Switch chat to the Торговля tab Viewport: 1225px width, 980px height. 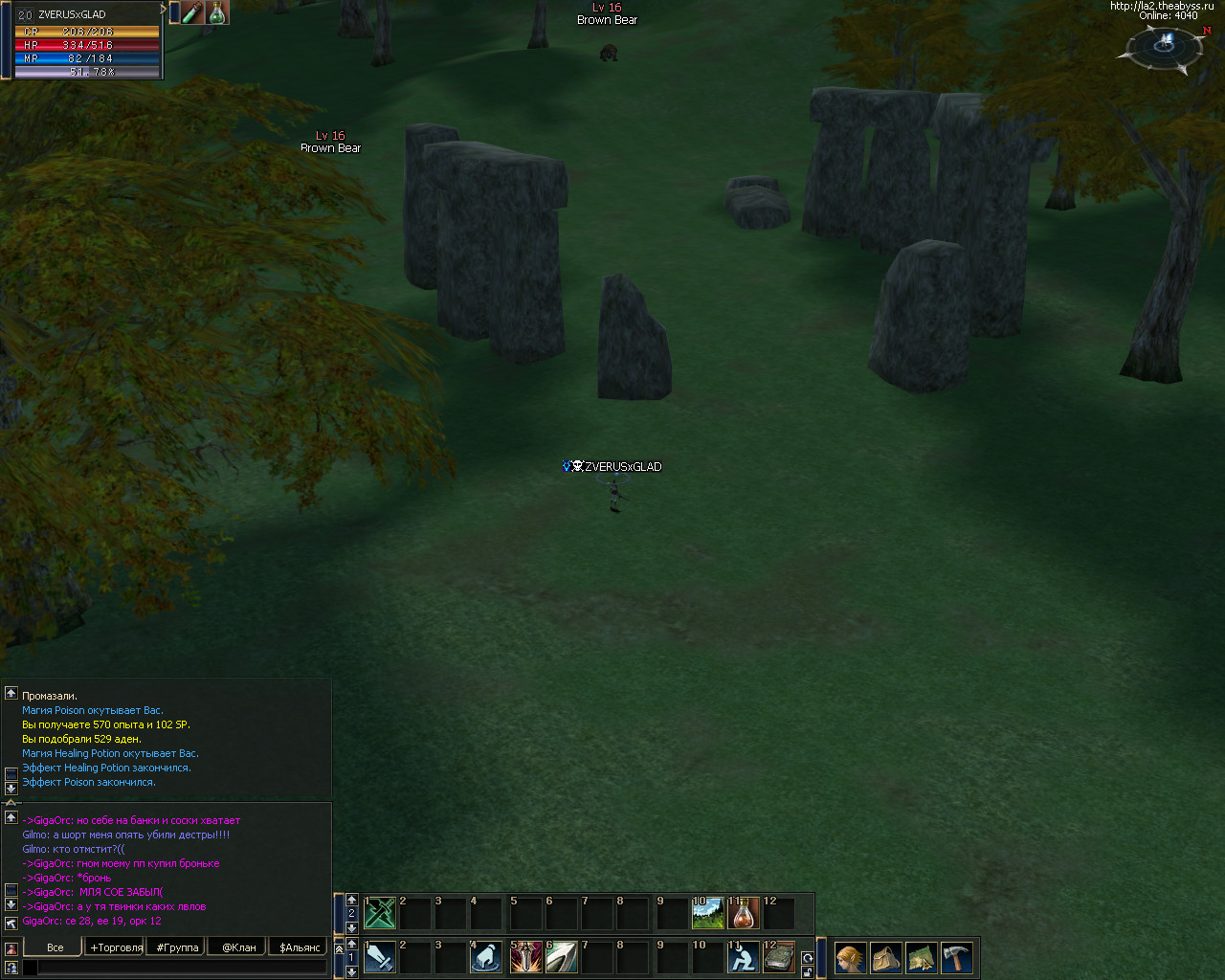click(x=117, y=947)
